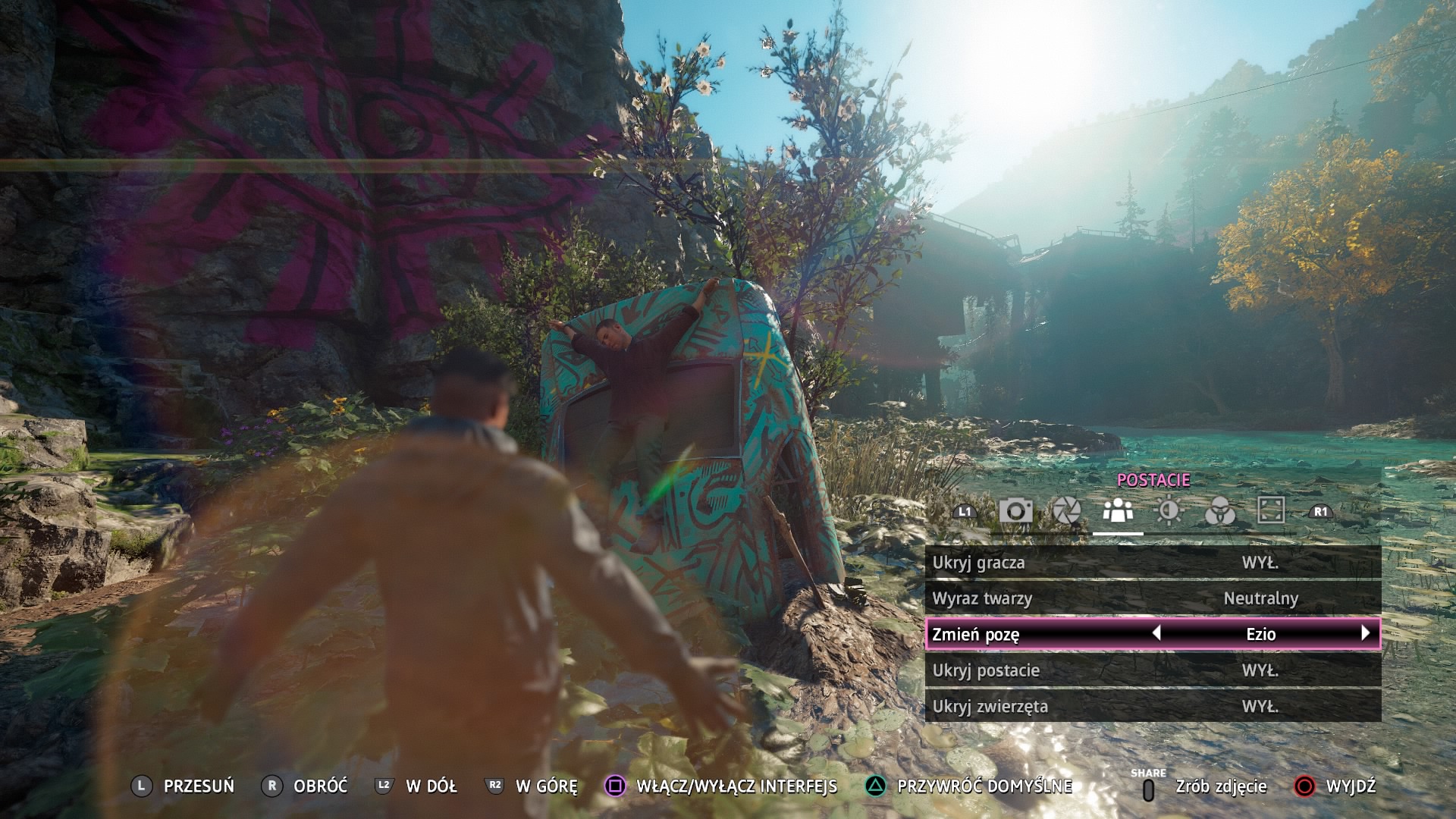Screen dimensions: 1456x819
Task: Toggle the Ukryj zwierzęta option
Action: click(1153, 706)
